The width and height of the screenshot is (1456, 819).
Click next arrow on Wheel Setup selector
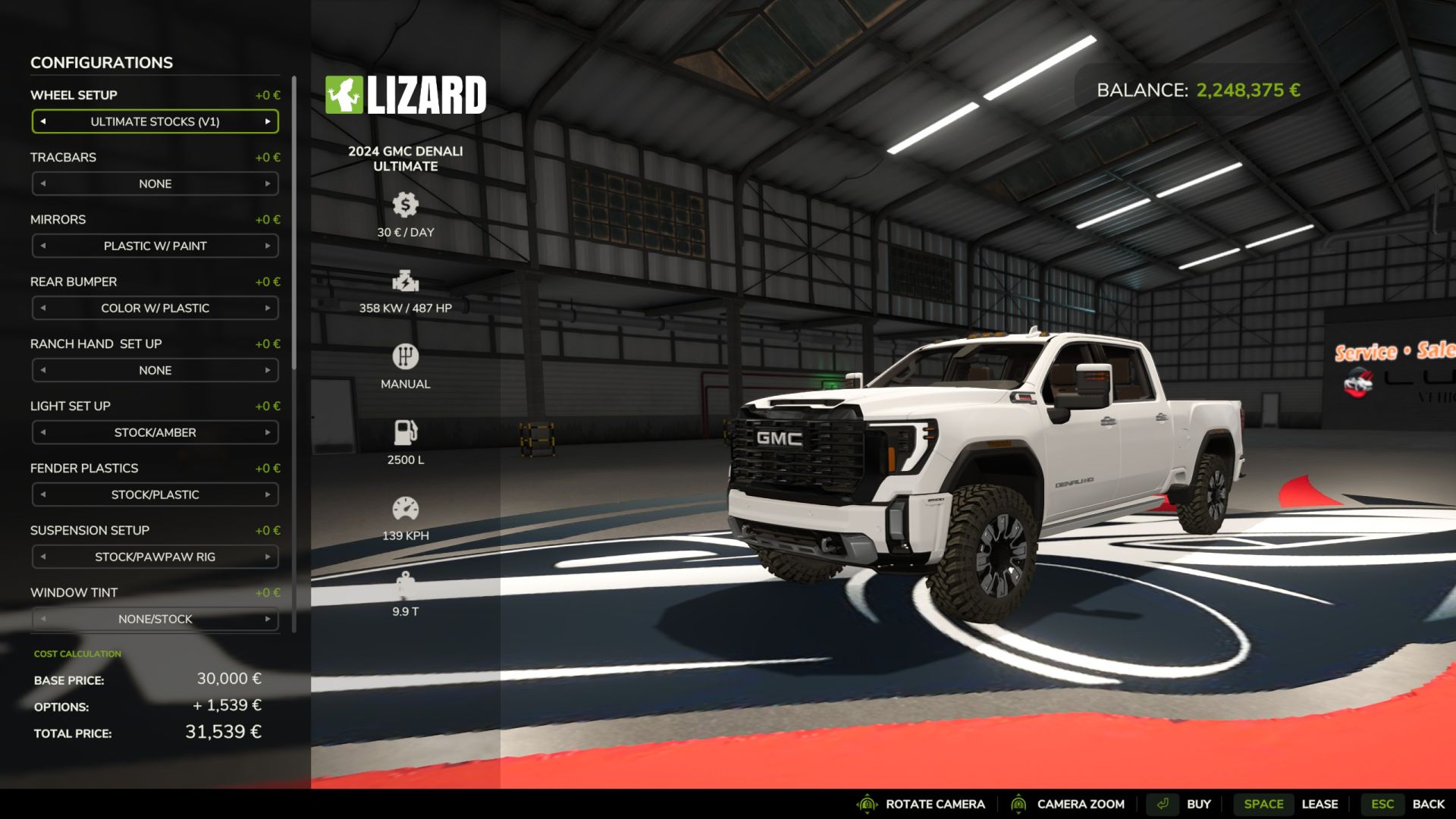click(x=268, y=121)
